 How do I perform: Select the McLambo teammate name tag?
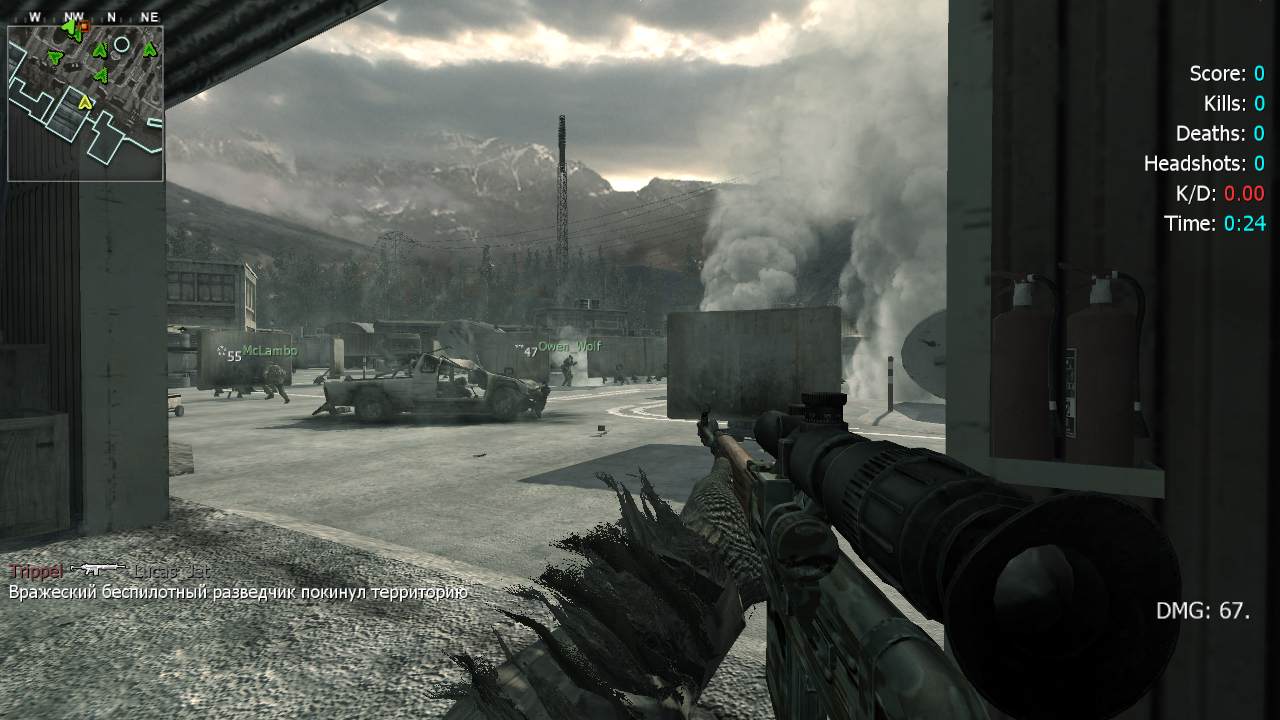tap(269, 351)
